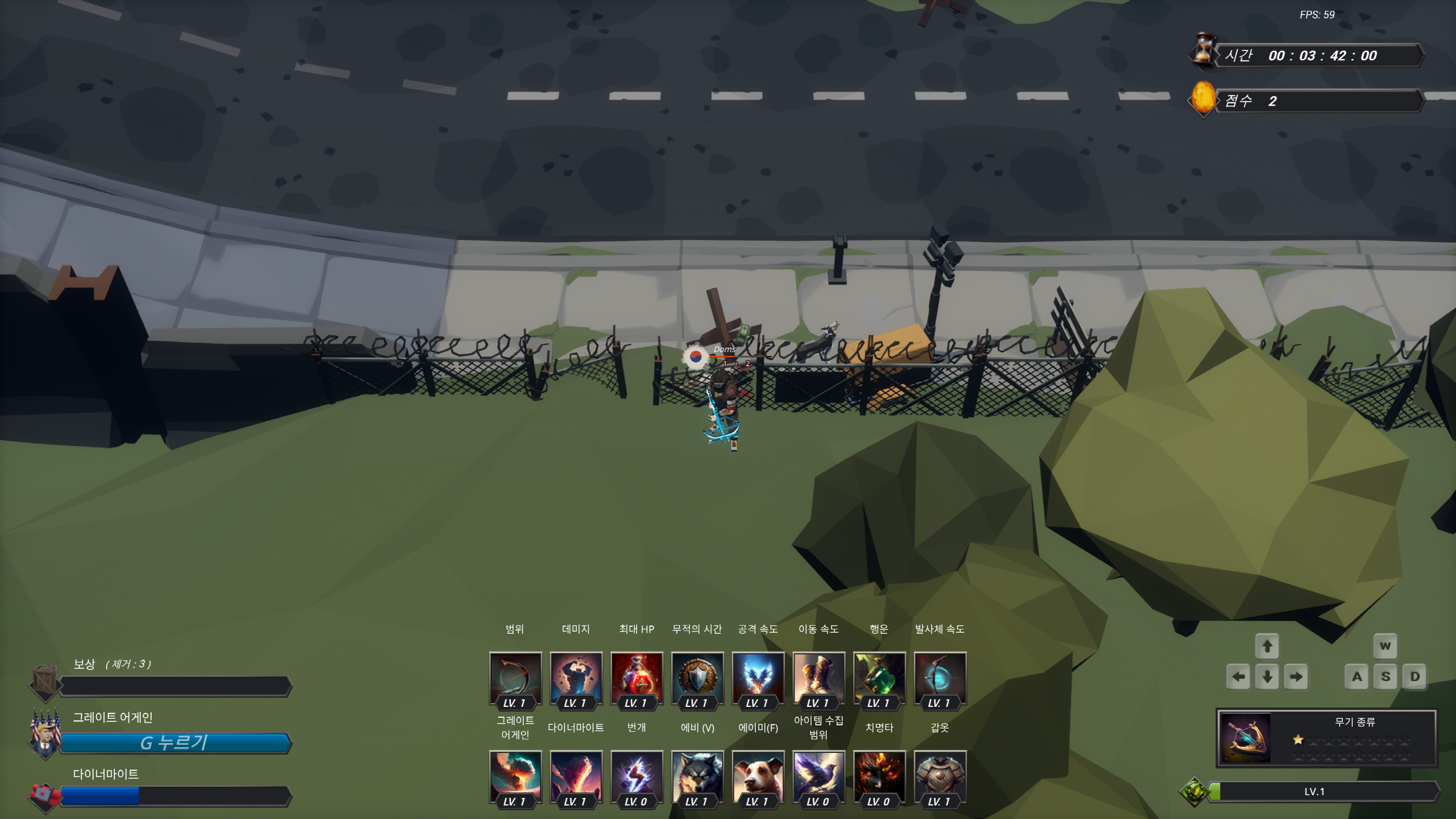Click the Great Again character portrait
The height and width of the screenshot is (819, 1456).
(46, 735)
